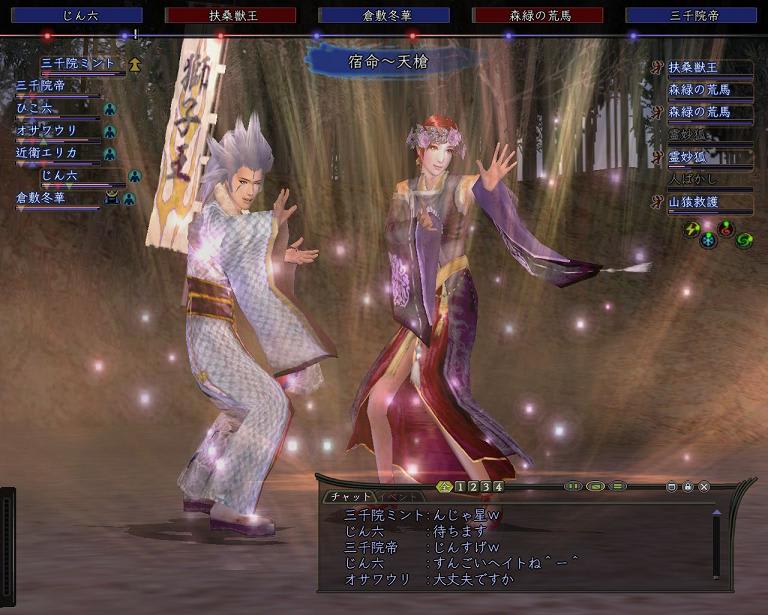
Task: Select 倉敷冬華 in the party list
Action: (x=40, y=198)
